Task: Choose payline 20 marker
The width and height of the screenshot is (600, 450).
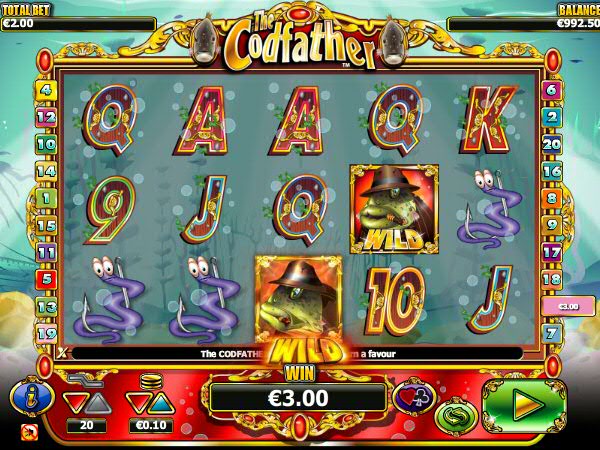Action: [551, 143]
